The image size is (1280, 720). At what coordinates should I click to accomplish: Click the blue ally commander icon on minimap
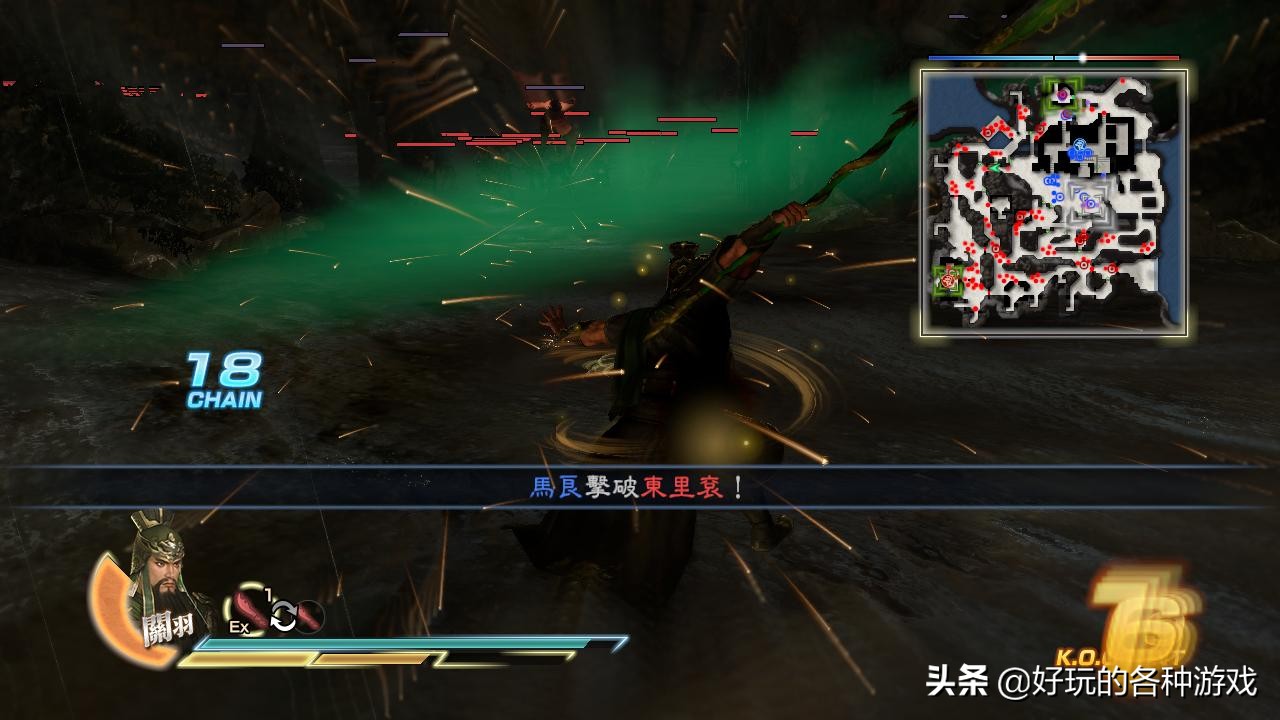pyautogui.click(x=1079, y=146)
